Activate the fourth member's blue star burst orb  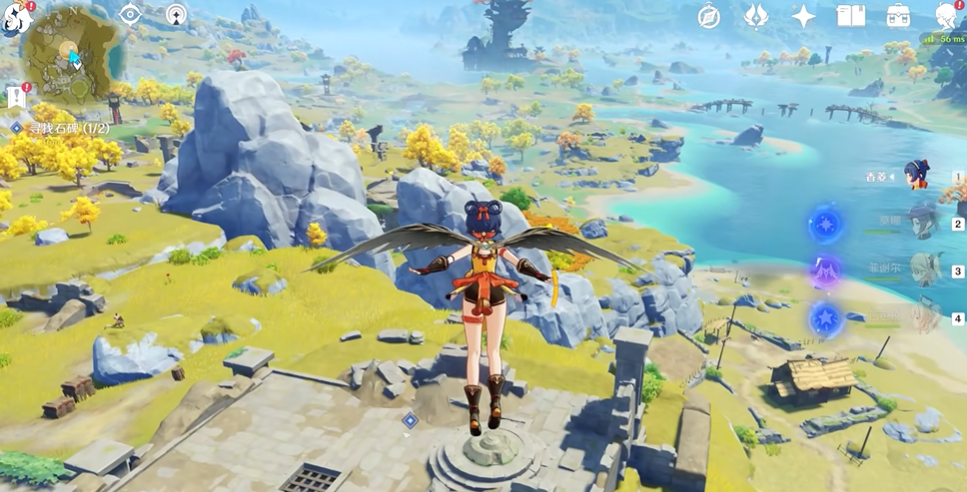click(826, 317)
